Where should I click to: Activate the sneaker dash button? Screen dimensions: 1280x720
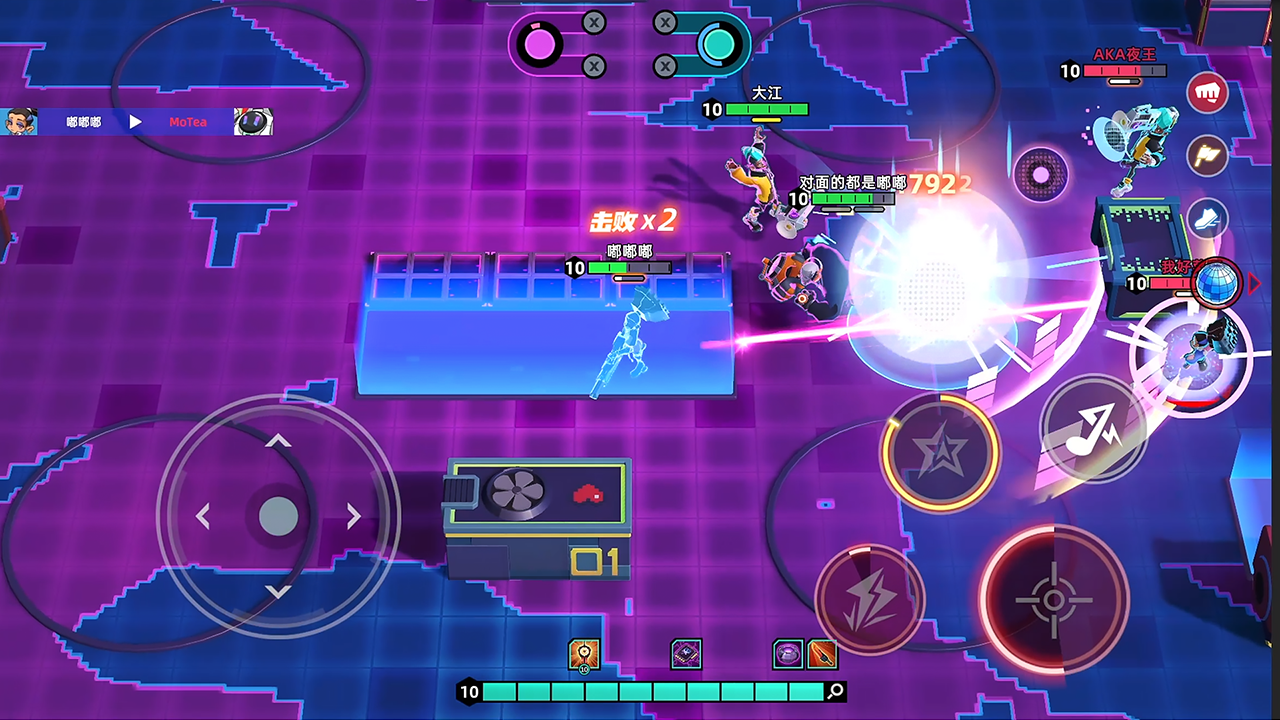click(1207, 217)
